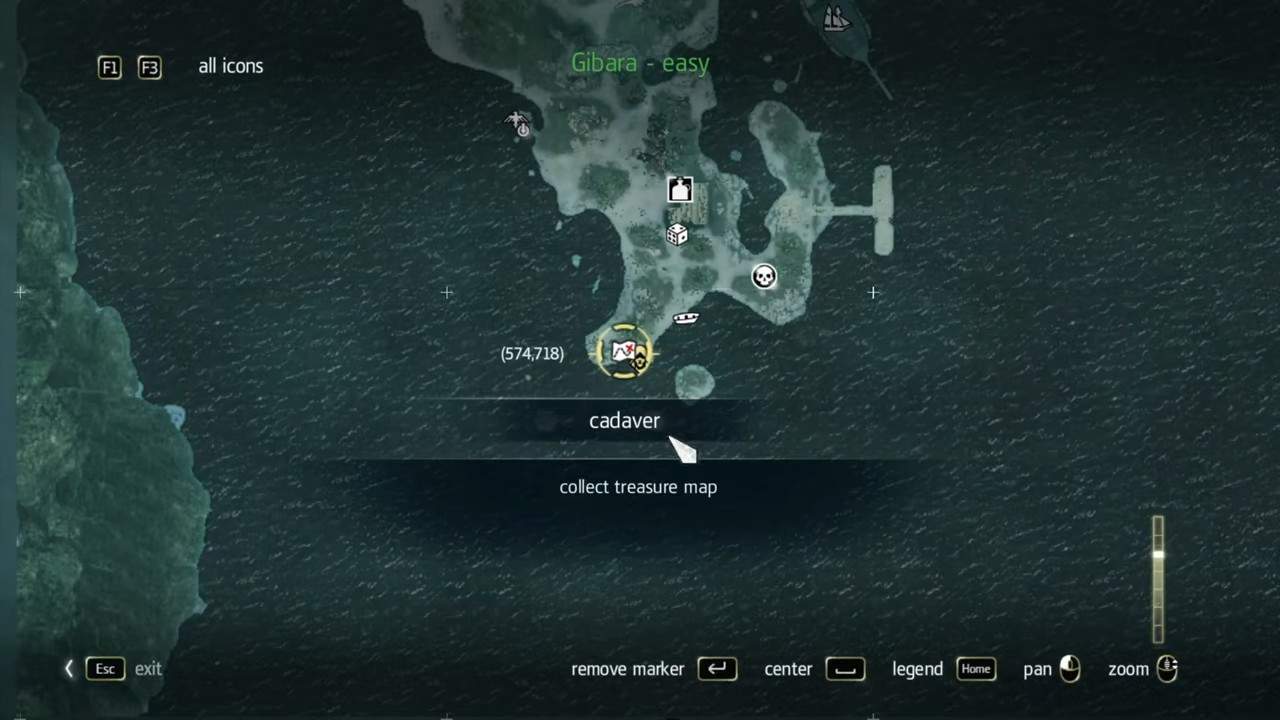Click the zoom mouse-wheel icon
Image resolution: width=1280 pixels, height=720 pixels.
[1166, 669]
